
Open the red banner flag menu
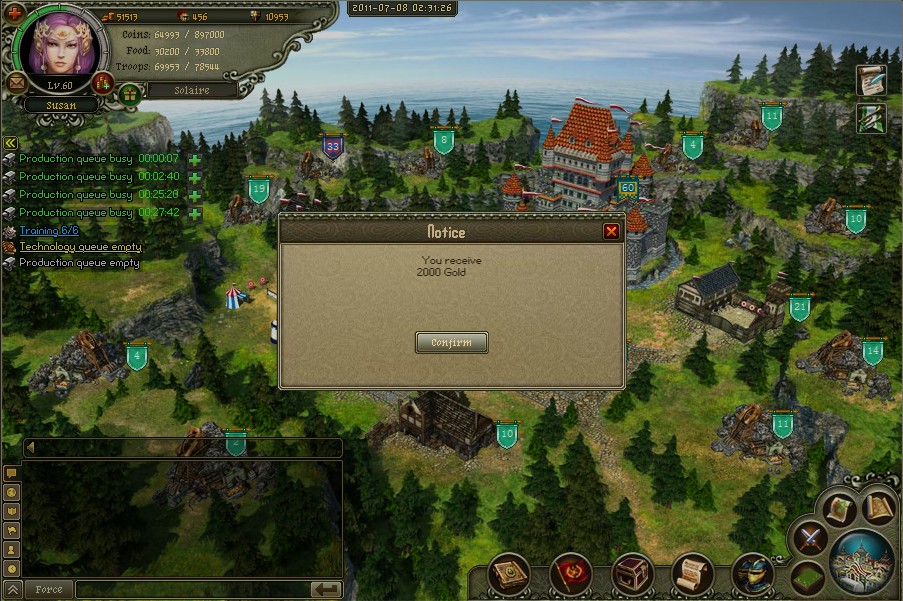point(572,573)
